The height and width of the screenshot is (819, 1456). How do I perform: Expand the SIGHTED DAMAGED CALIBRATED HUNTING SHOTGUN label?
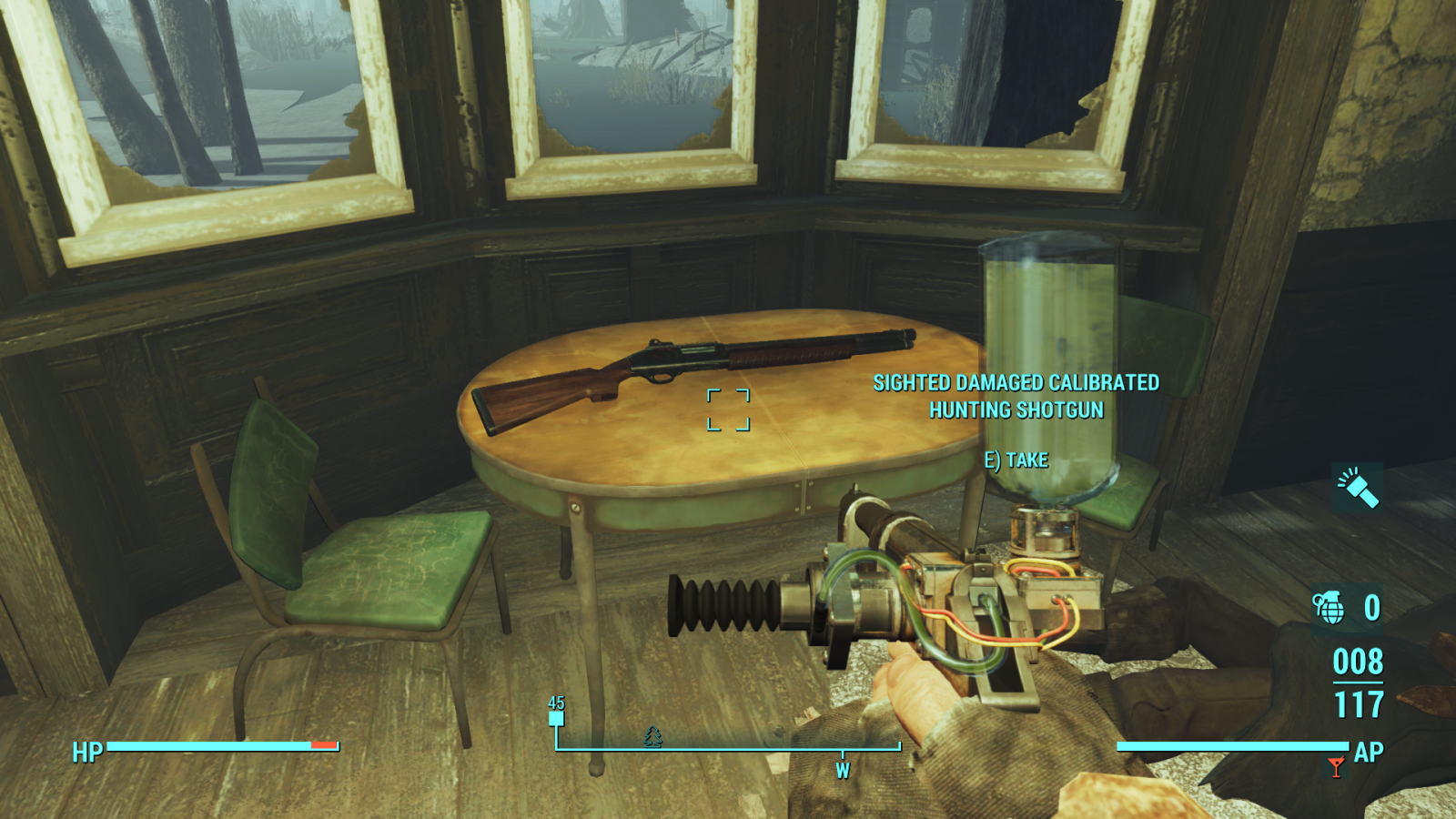tap(1016, 396)
